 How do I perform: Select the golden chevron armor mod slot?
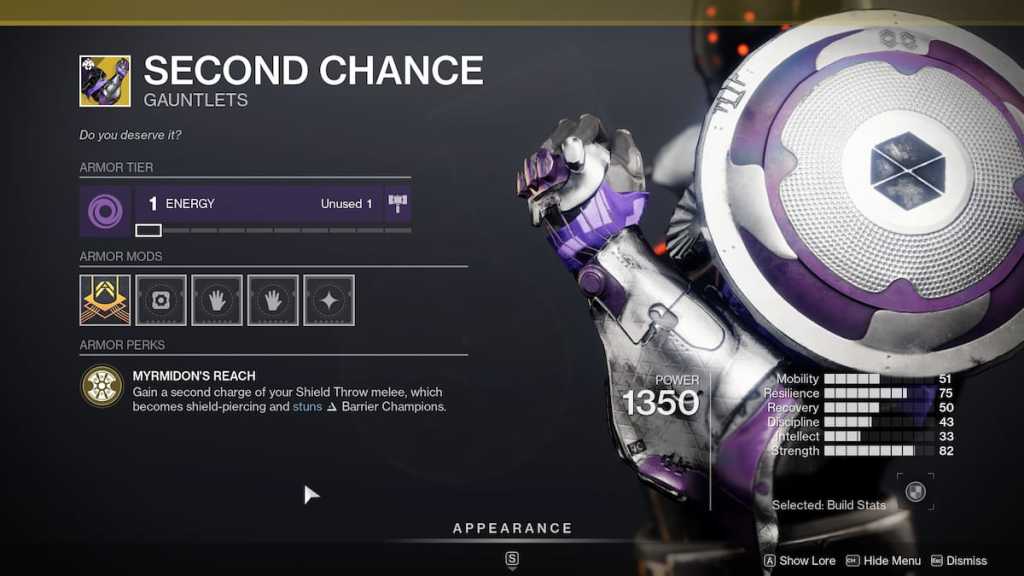point(105,300)
